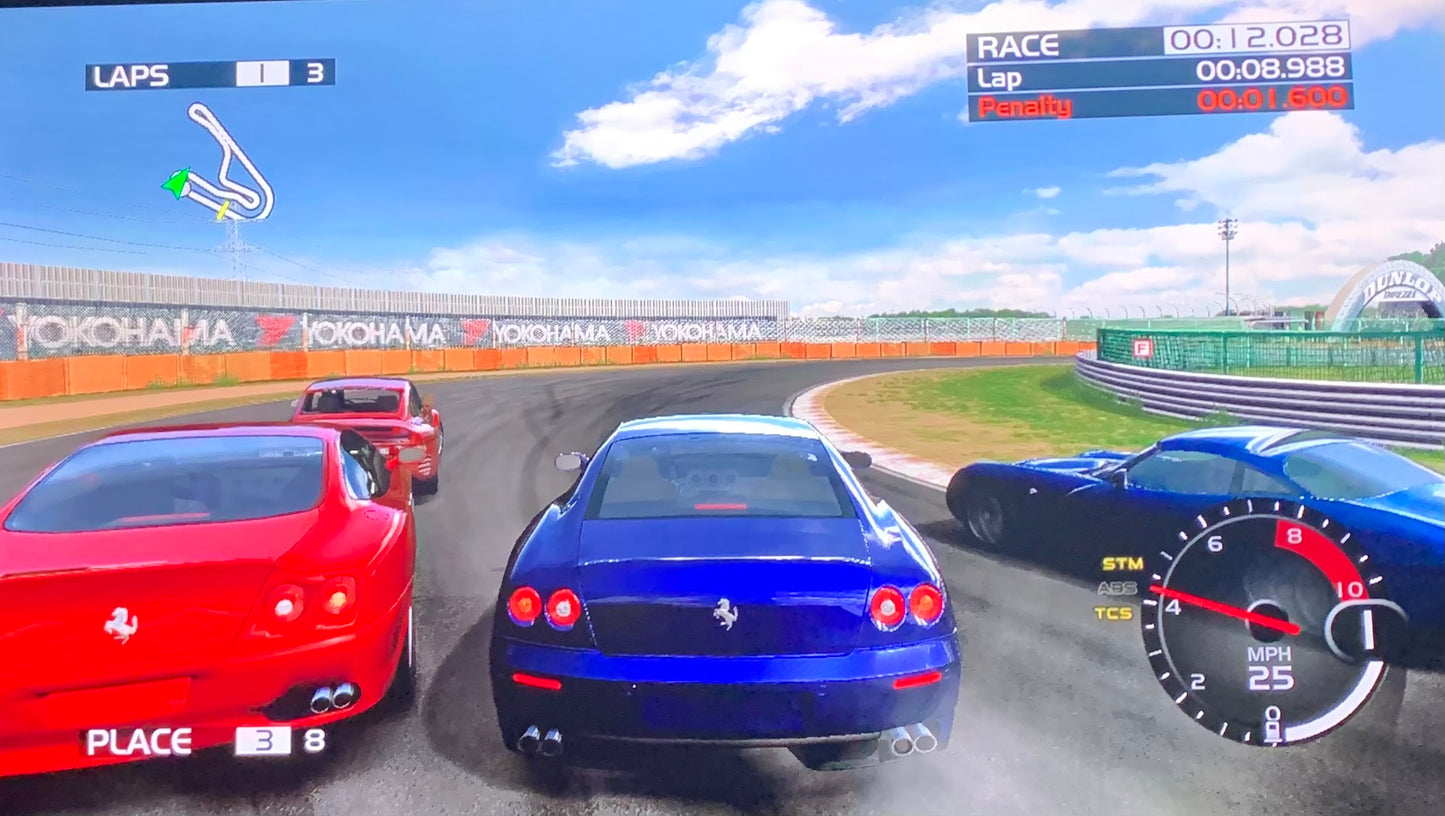Toggle the STM stability indicator
Screen dimensions: 1445x816
(1122, 564)
